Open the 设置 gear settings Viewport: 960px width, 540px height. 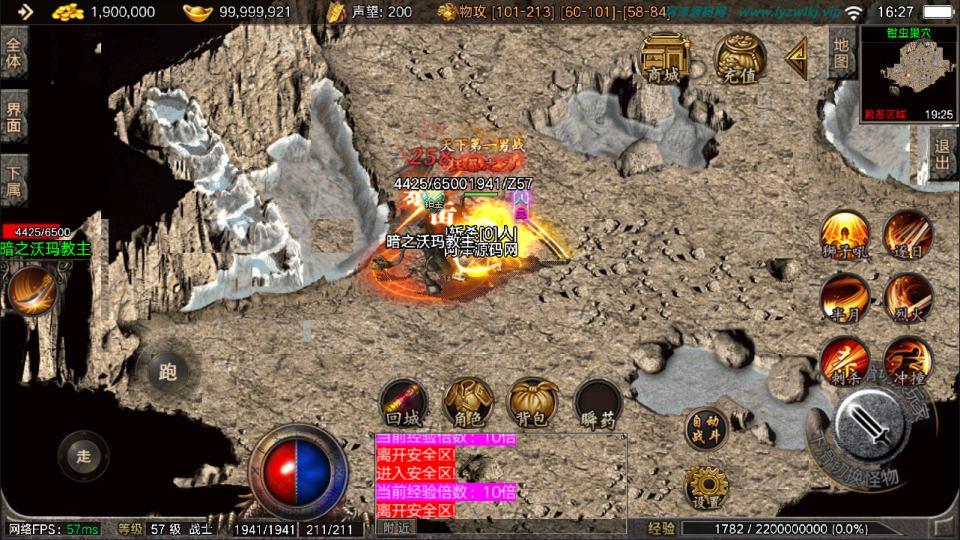point(707,486)
